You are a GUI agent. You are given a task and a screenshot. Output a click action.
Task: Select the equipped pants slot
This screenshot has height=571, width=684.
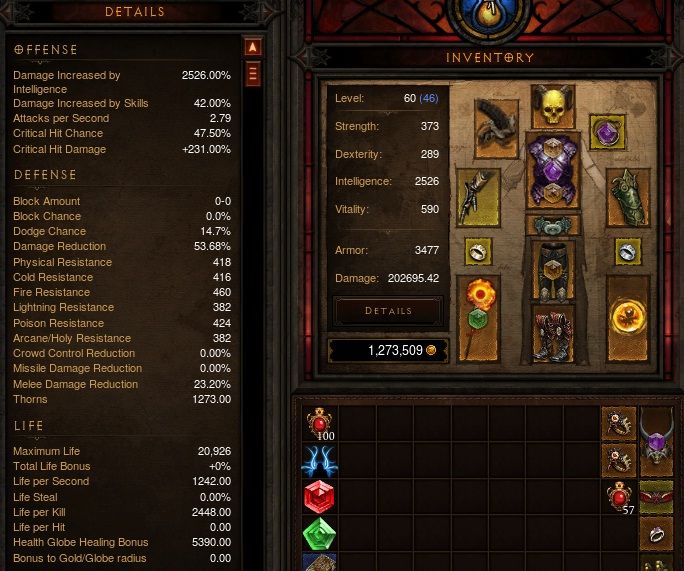click(x=552, y=271)
